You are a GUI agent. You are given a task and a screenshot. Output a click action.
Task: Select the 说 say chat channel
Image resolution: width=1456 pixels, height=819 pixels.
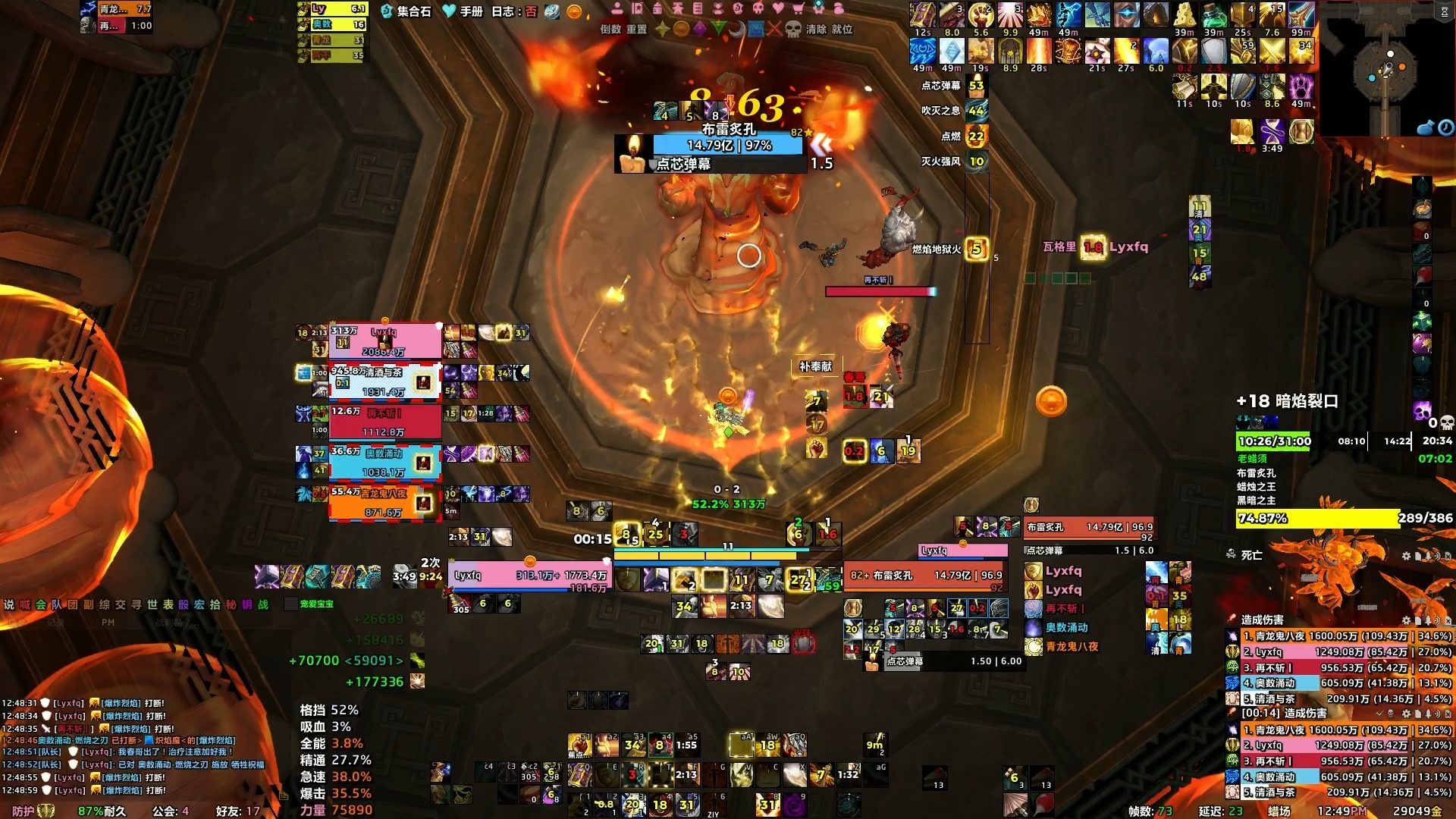(x=9, y=604)
